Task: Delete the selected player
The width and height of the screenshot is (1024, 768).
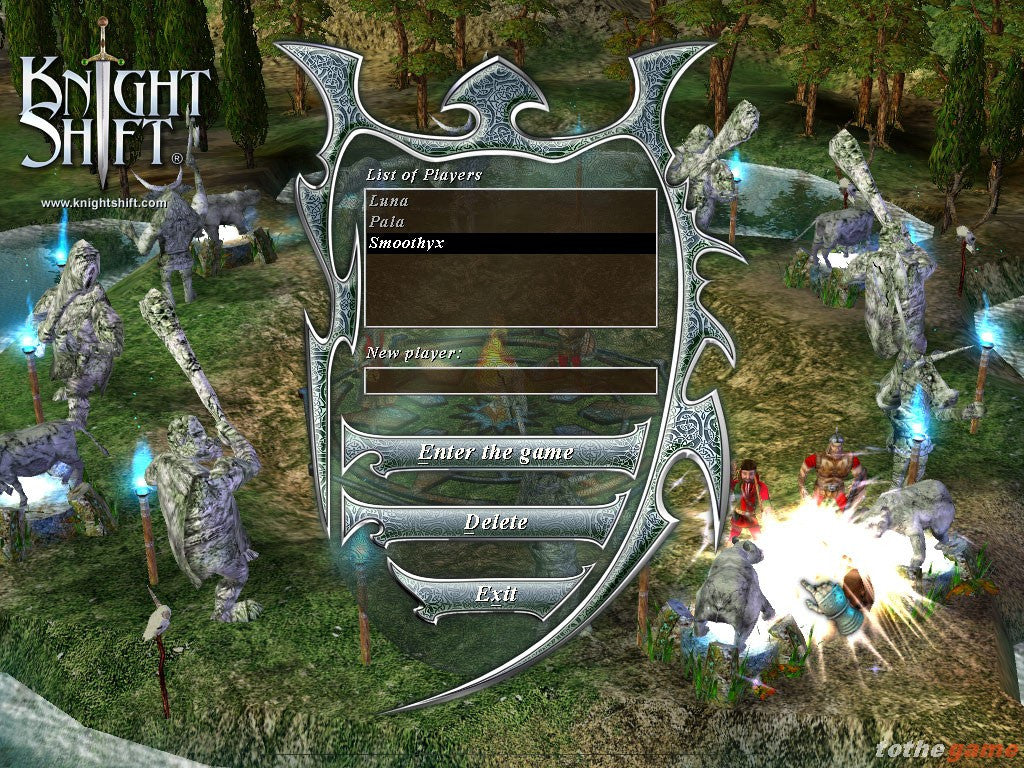Action: point(496,522)
